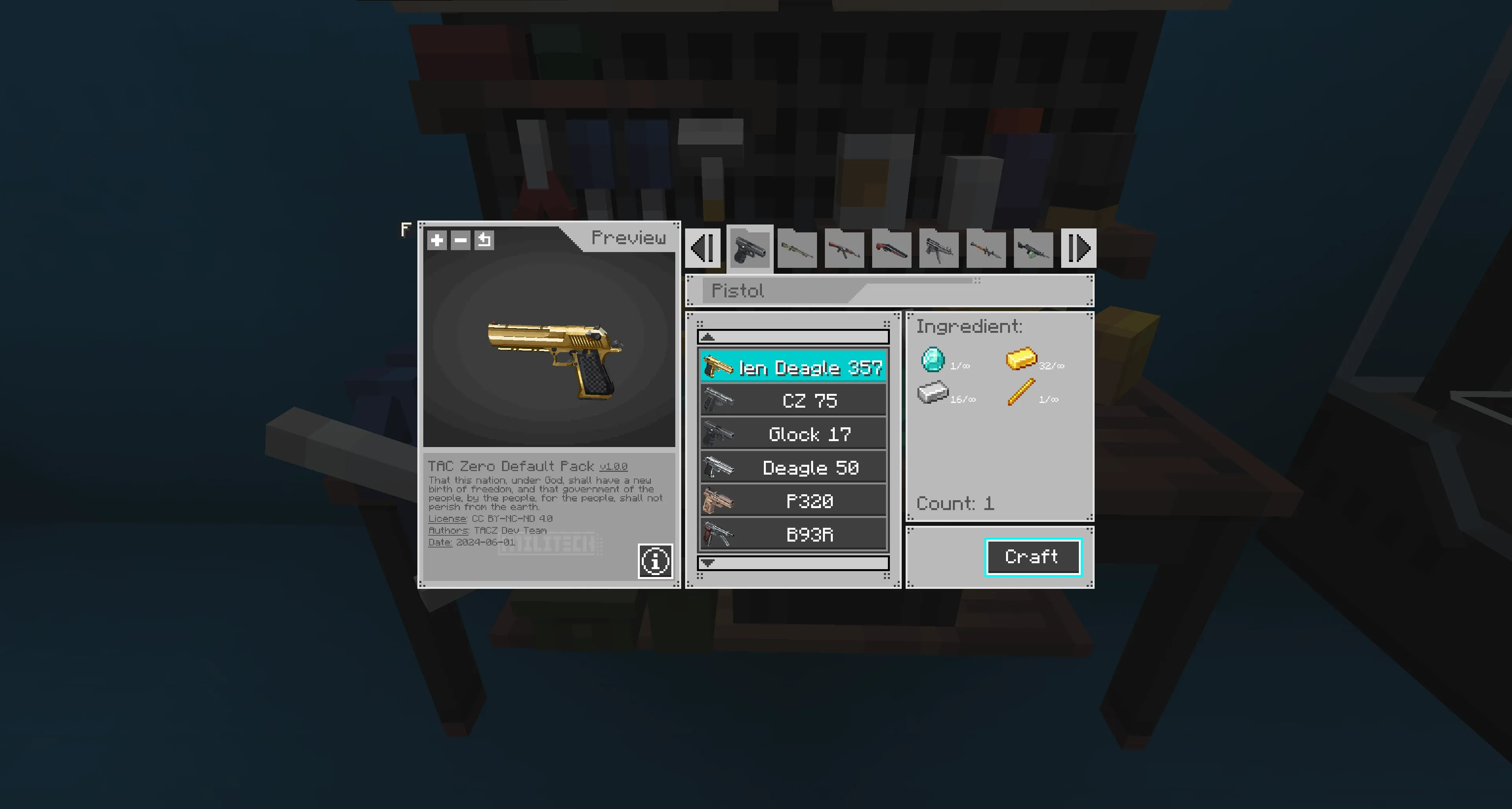Craft the selected golden Deagle
Screen dimensions: 1512x809
tap(1032, 557)
